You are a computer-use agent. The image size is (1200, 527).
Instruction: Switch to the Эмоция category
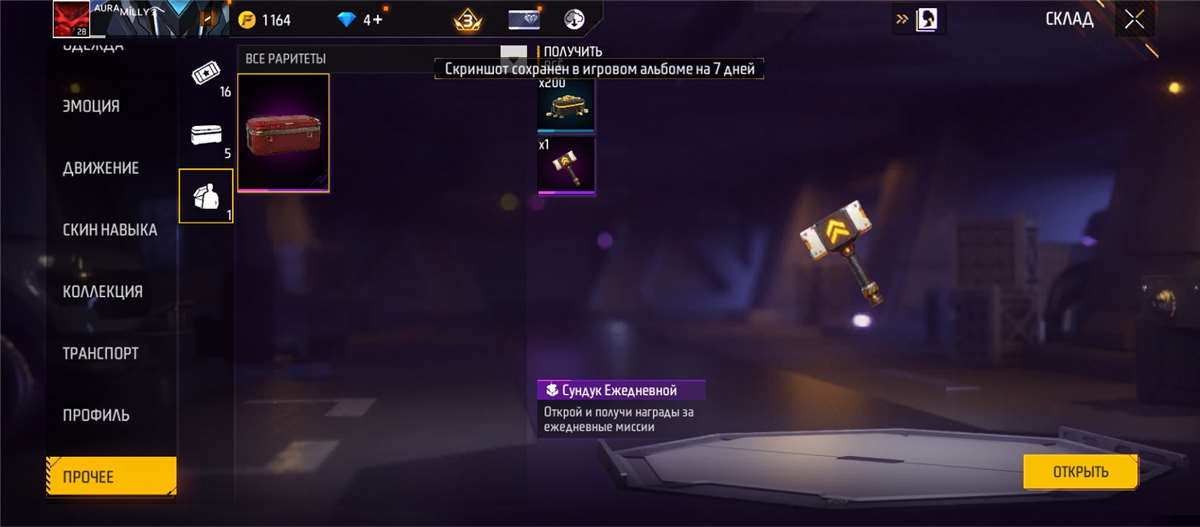click(92, 106)
